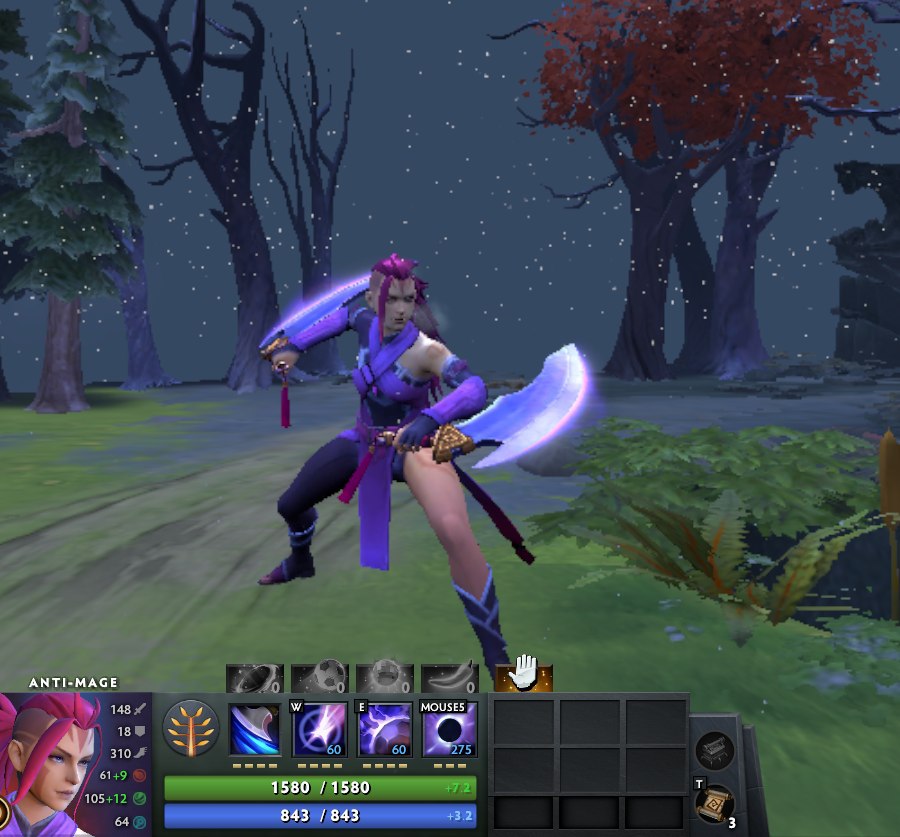Open the neutral item slot
The width and height of the screenshot is (900, 837).
[x=715, y=749]
